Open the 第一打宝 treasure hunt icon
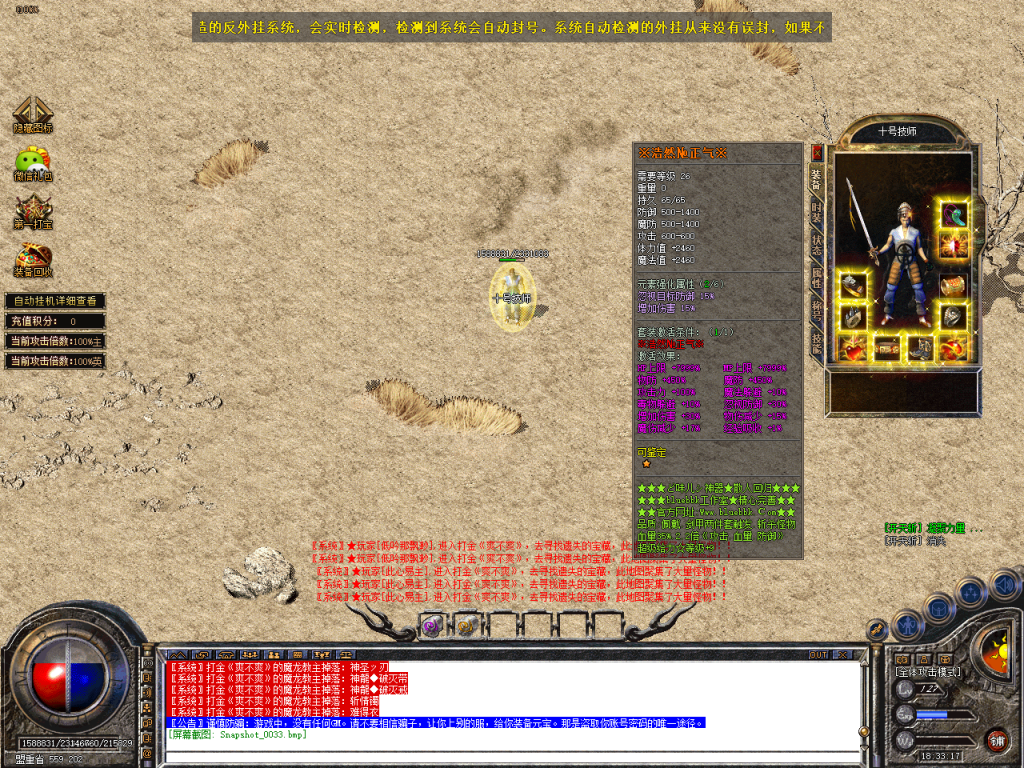Viewport: 1024px width, 768px height. pos(32,211)
